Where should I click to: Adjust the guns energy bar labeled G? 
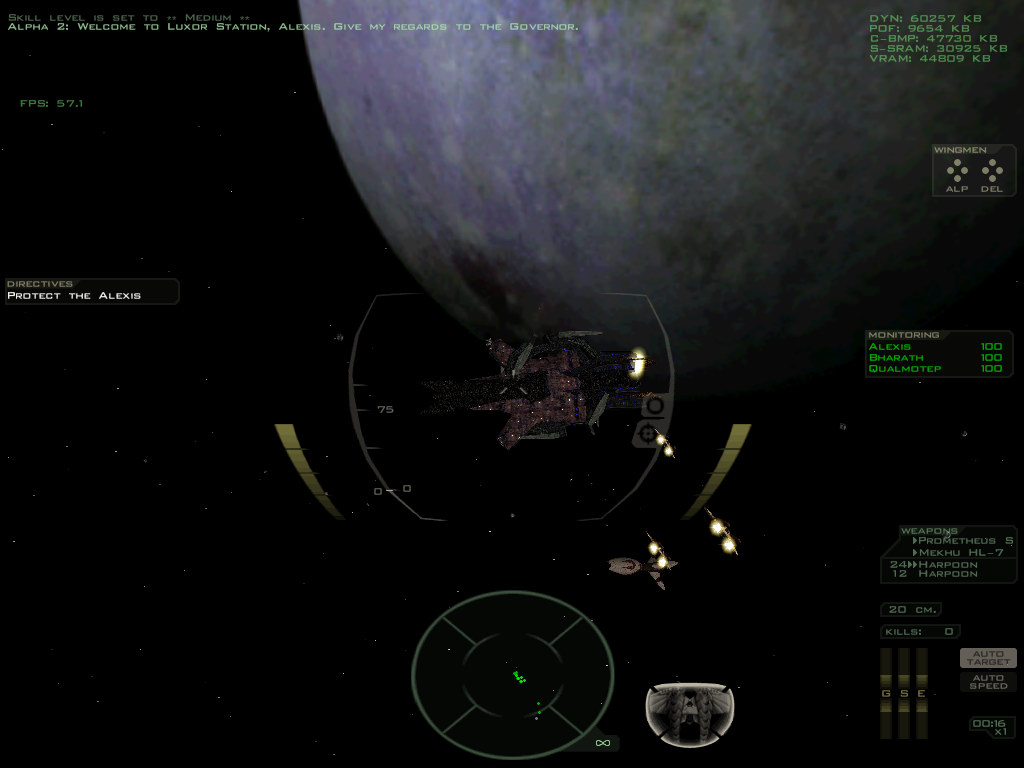[x=885, y=692]
